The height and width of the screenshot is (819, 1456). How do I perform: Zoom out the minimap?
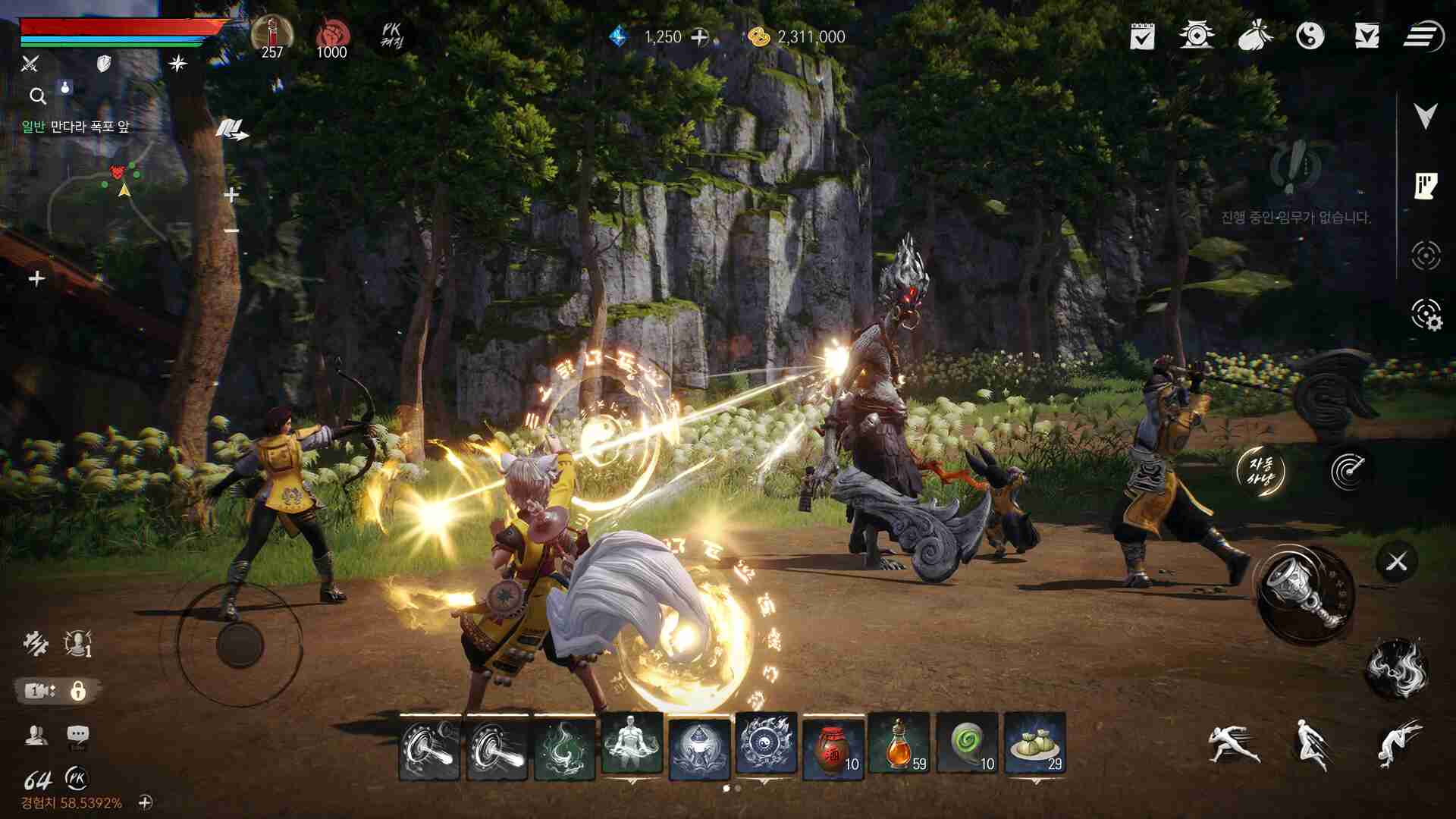click(x=231, y=231)
